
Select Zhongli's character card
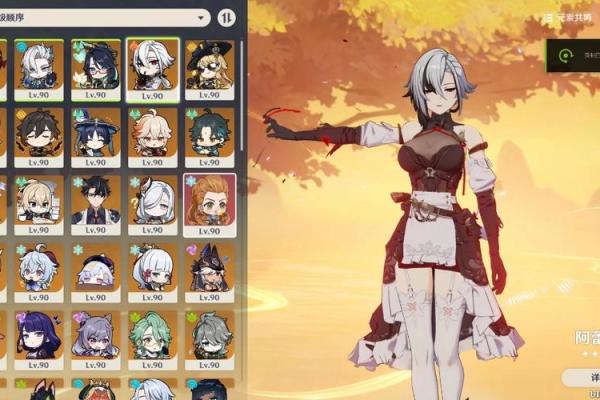tap(40, 134)
